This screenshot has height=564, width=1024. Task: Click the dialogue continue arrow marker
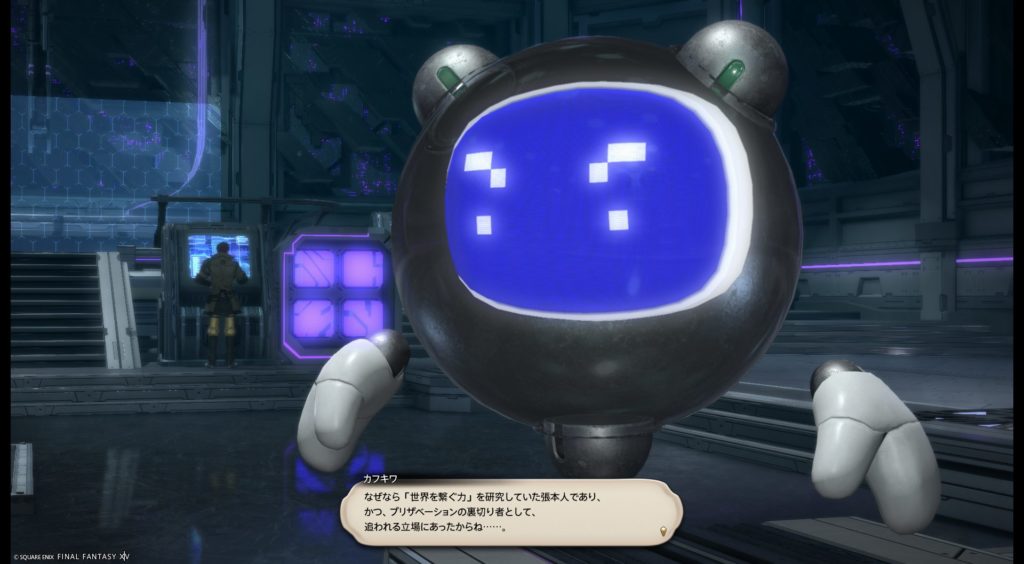tap(662, 530)
